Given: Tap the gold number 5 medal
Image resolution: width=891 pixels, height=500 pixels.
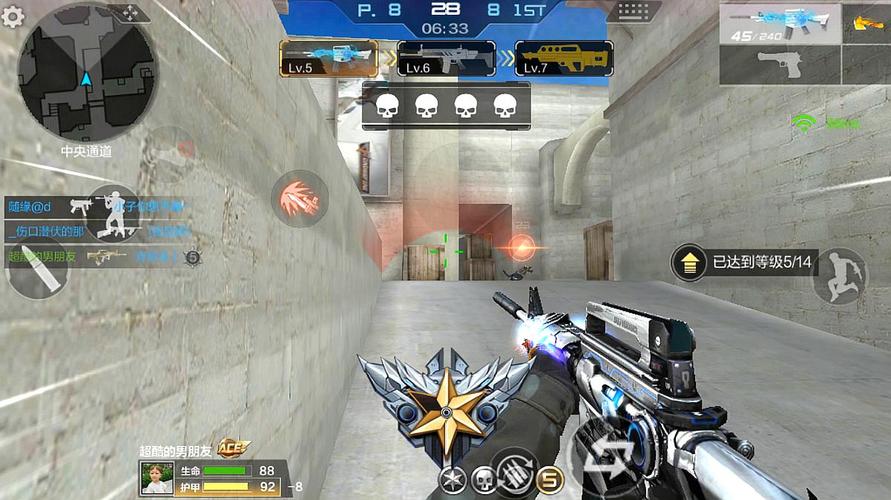Looking at the screenshot, I should pos(549,481).
